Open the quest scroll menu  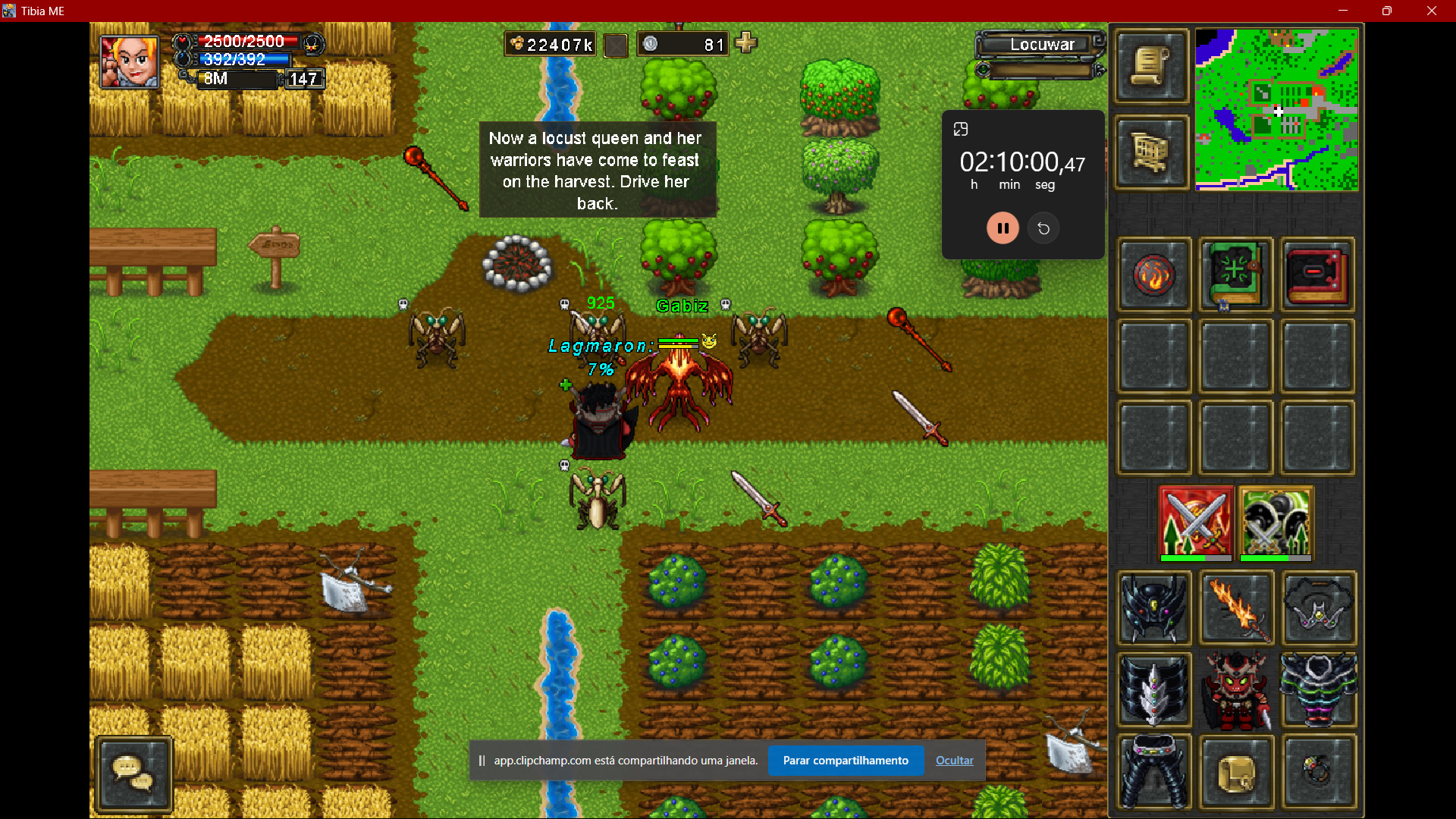1151,67
